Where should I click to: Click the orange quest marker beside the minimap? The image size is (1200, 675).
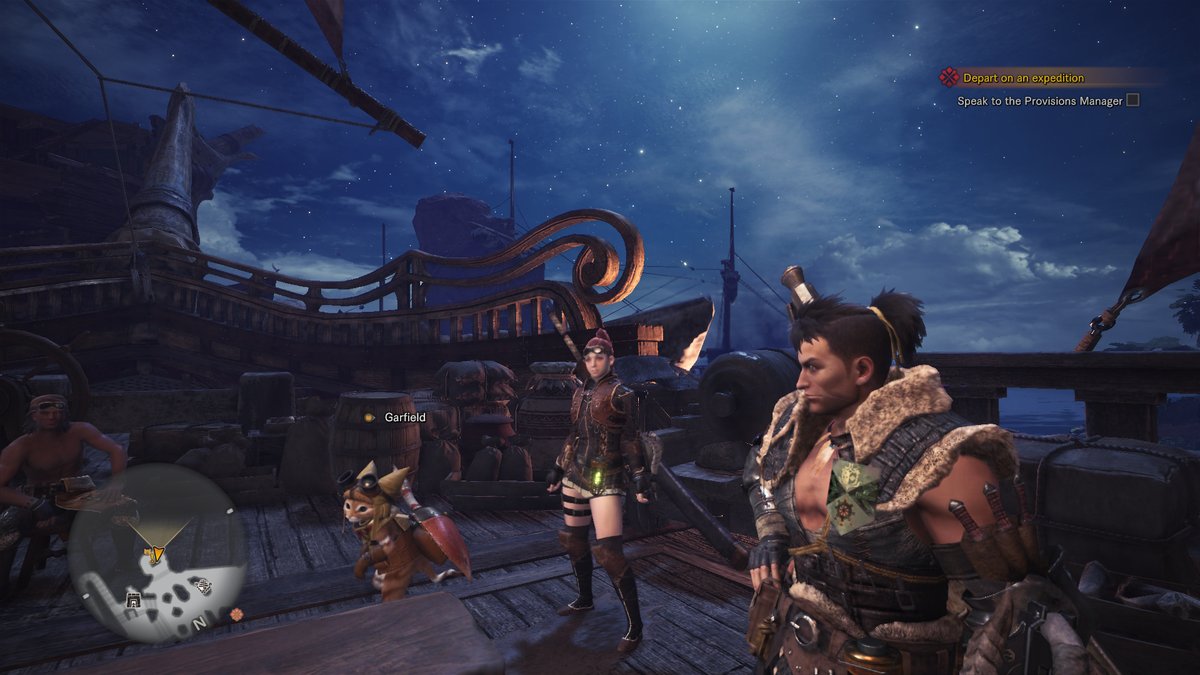point(236,612)
